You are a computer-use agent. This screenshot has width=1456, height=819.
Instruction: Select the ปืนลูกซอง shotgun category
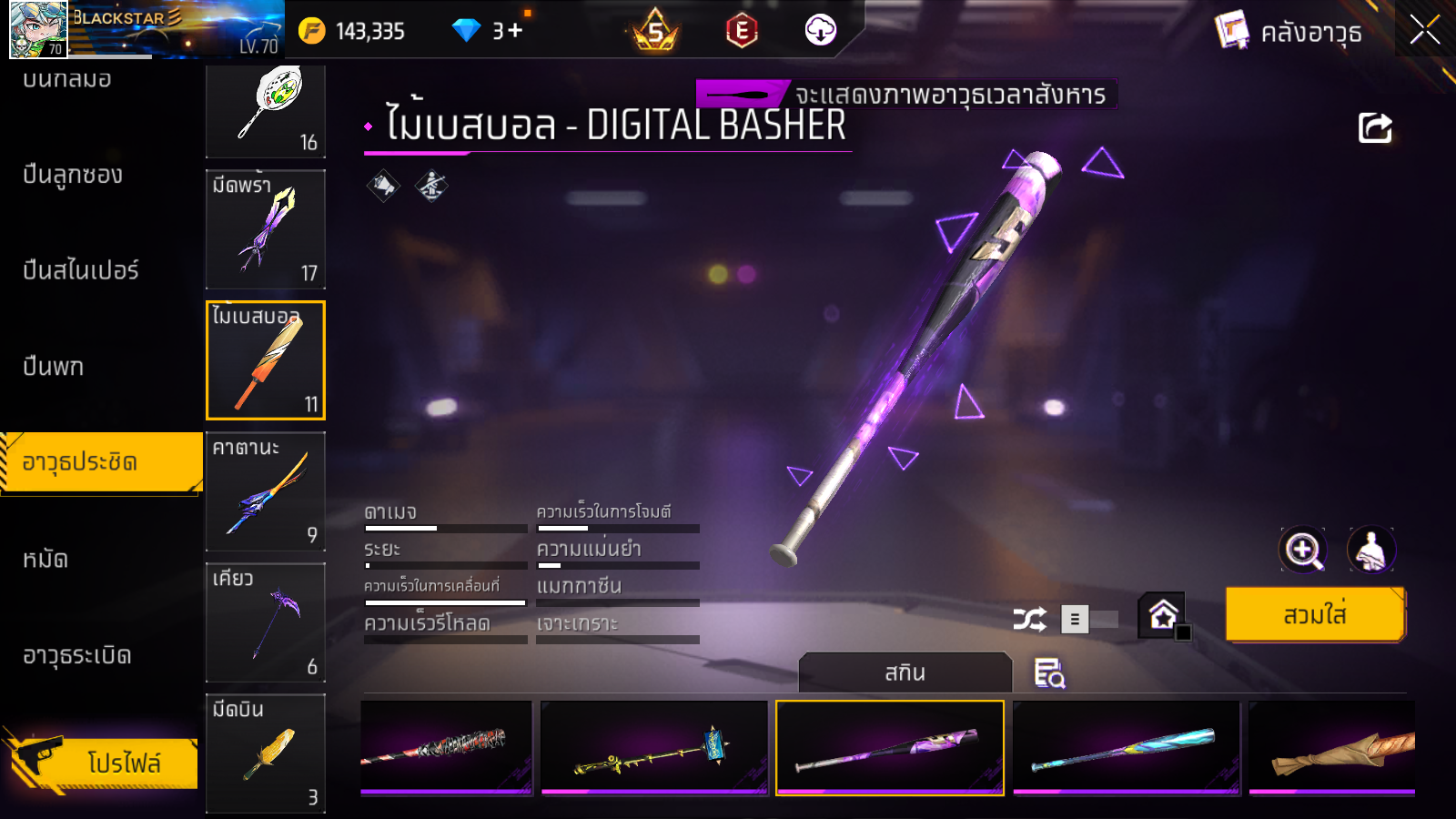pyautogui.click(x=73, y=175)
